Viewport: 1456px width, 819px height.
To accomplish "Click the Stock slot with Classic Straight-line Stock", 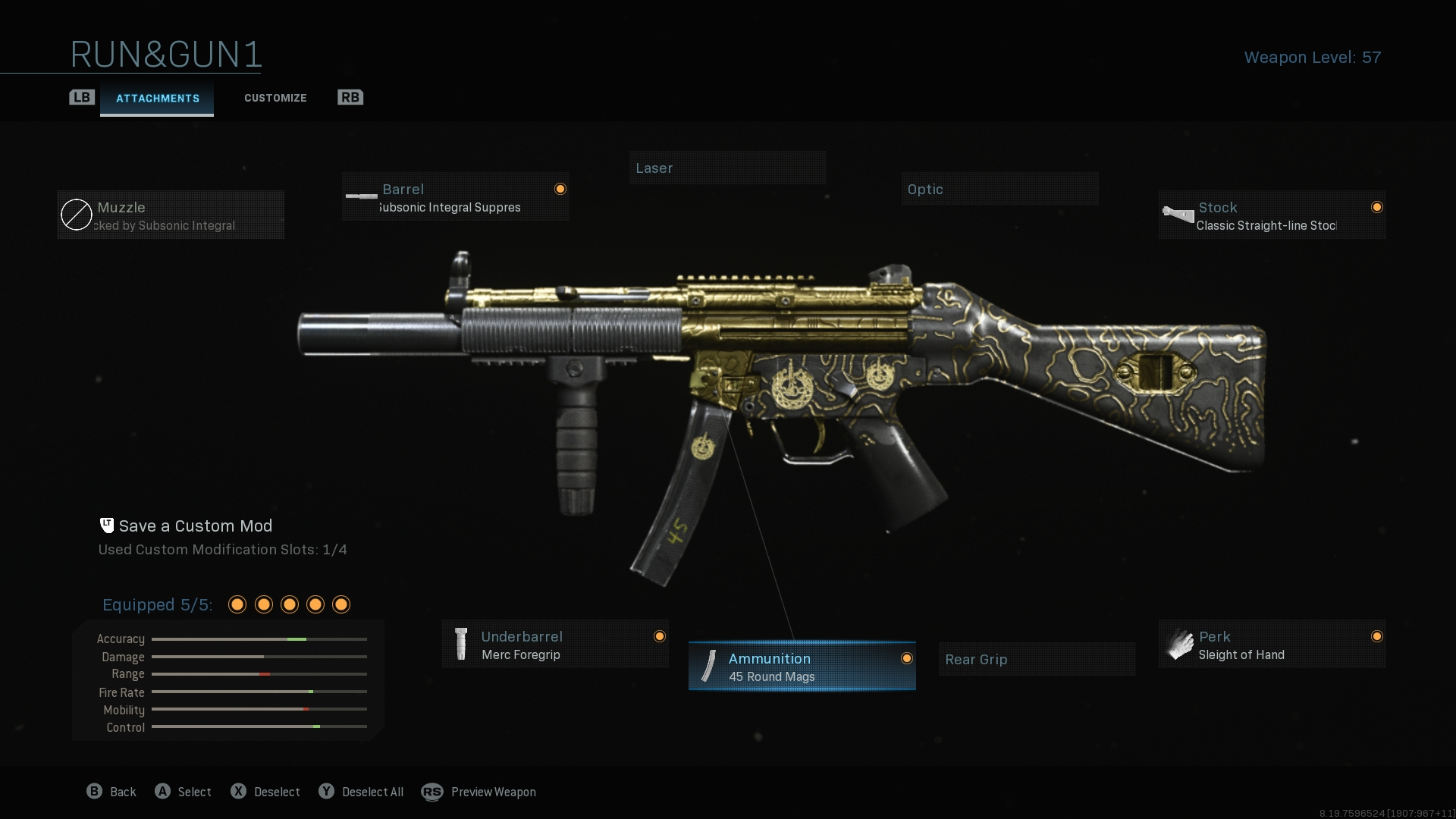I will (1270, 215).
